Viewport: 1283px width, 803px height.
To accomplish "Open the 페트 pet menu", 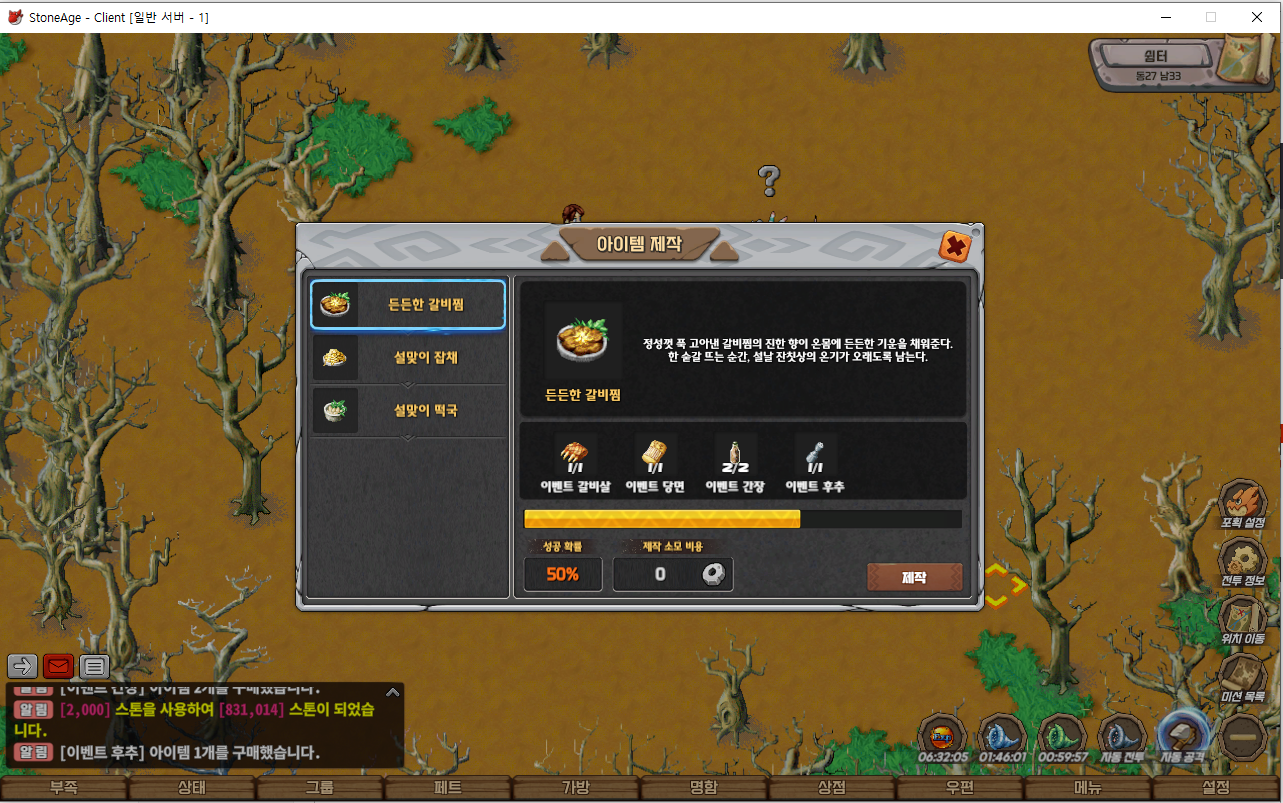I will click(448, 788).
